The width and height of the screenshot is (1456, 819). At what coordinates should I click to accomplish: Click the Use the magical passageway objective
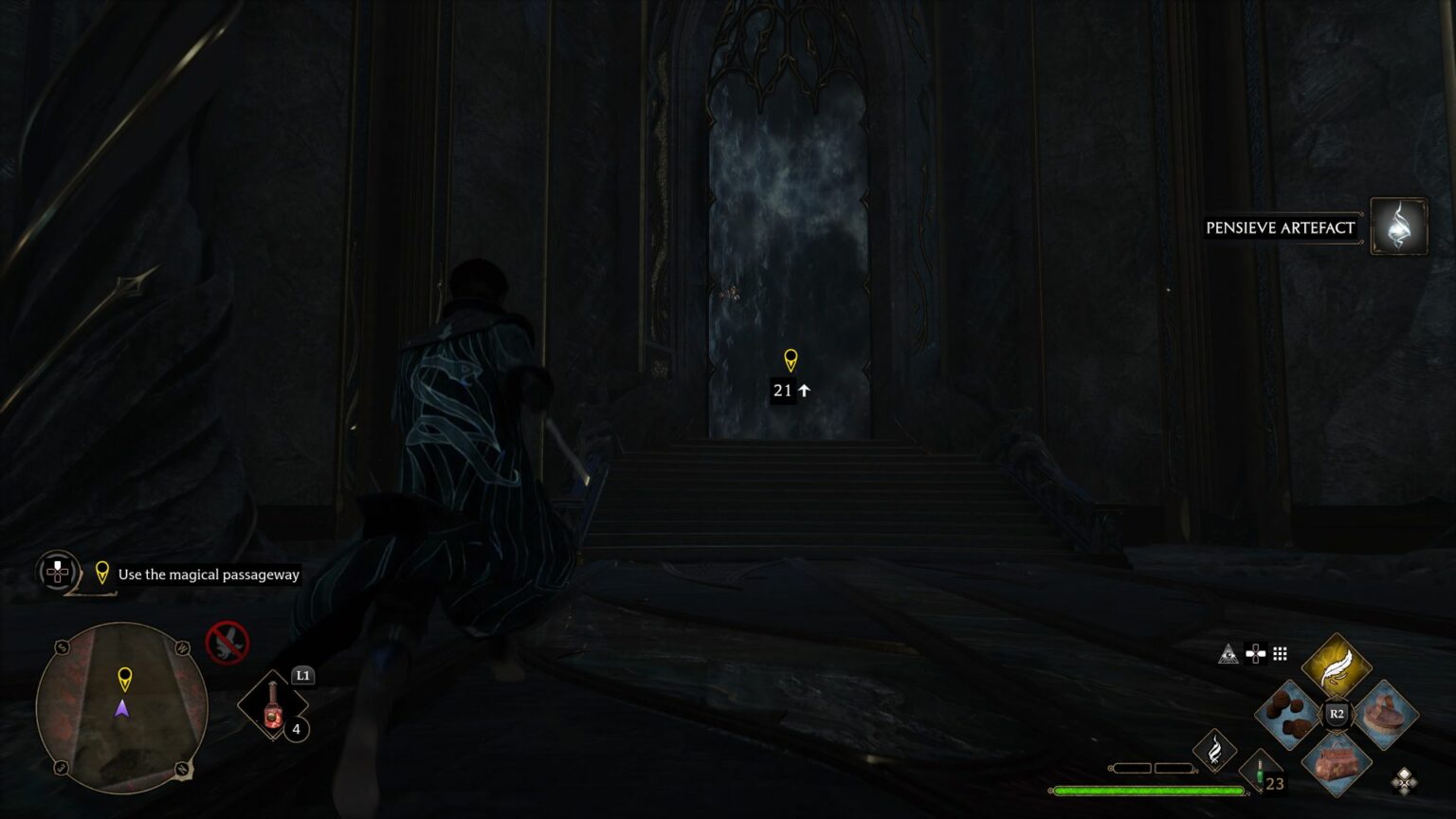click(x=207, y=574)
